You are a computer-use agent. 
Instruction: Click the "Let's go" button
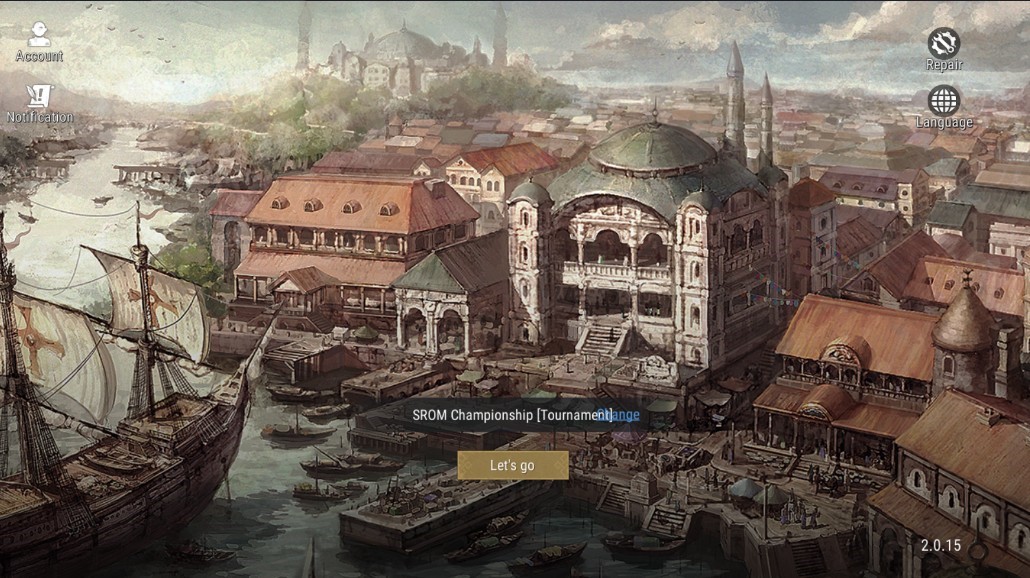click(512, 465)
